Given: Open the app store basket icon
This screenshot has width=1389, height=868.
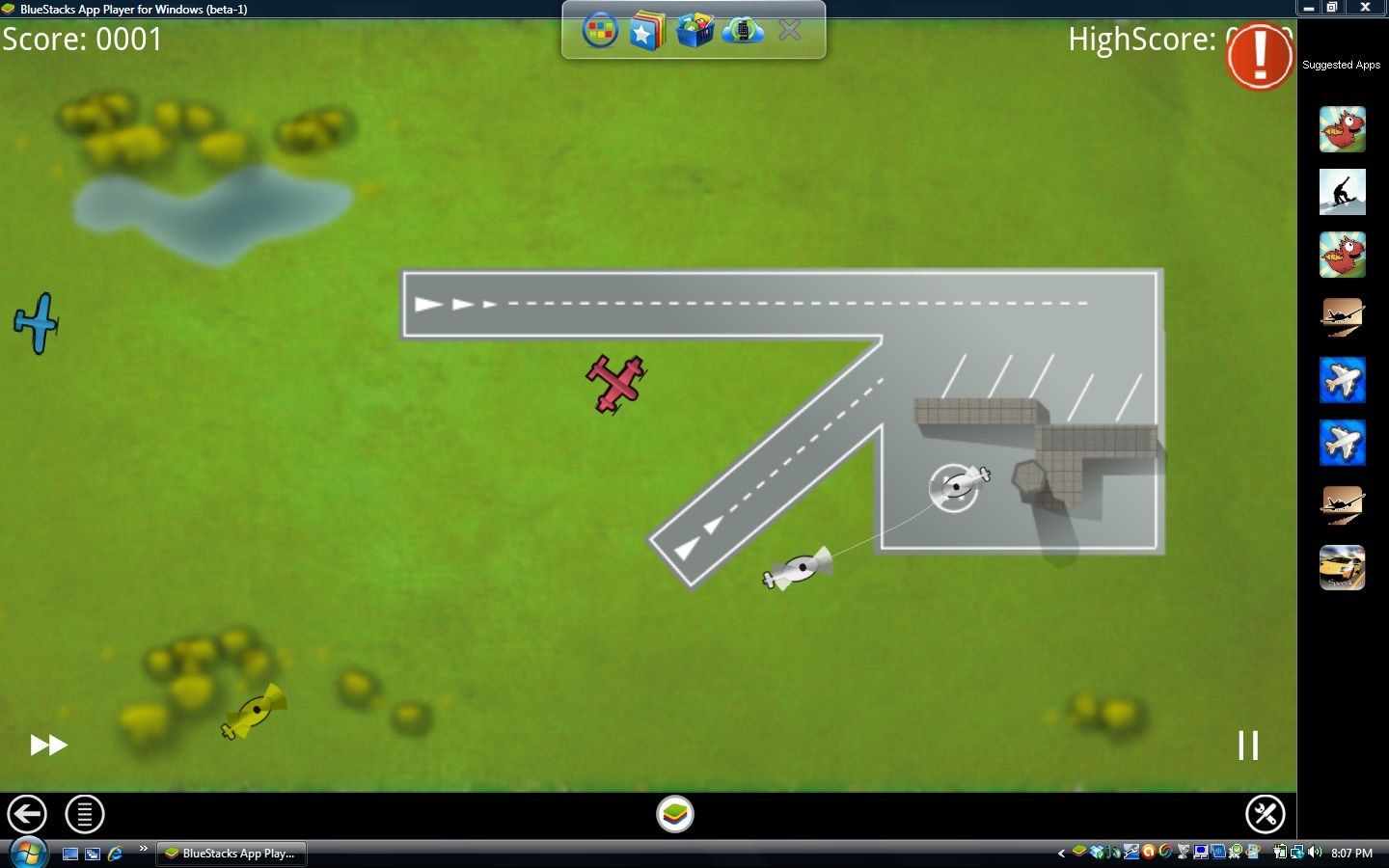Looking at the screenshot, I should [x=694, y=30].
